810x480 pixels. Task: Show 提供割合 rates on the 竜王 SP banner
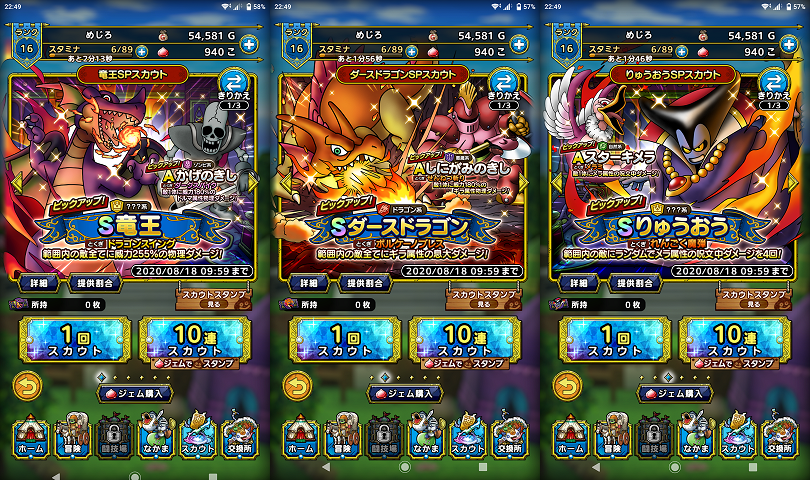click(91, 284)
